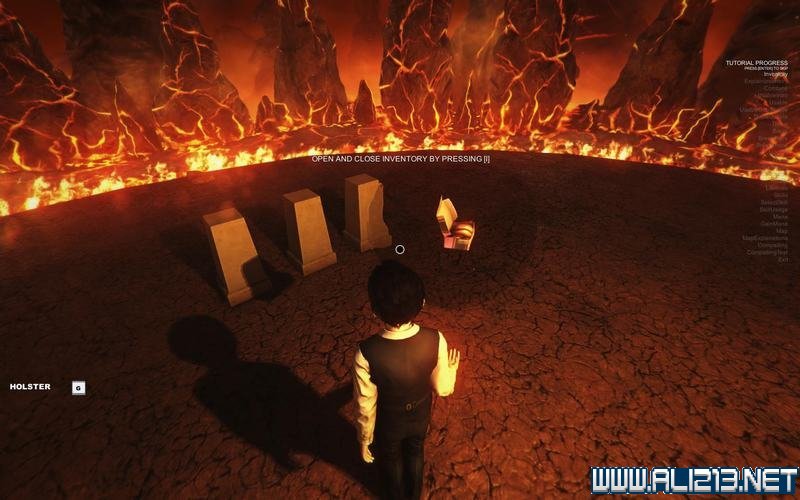Select the Exit entry in the tutorial list

point(783,260)
